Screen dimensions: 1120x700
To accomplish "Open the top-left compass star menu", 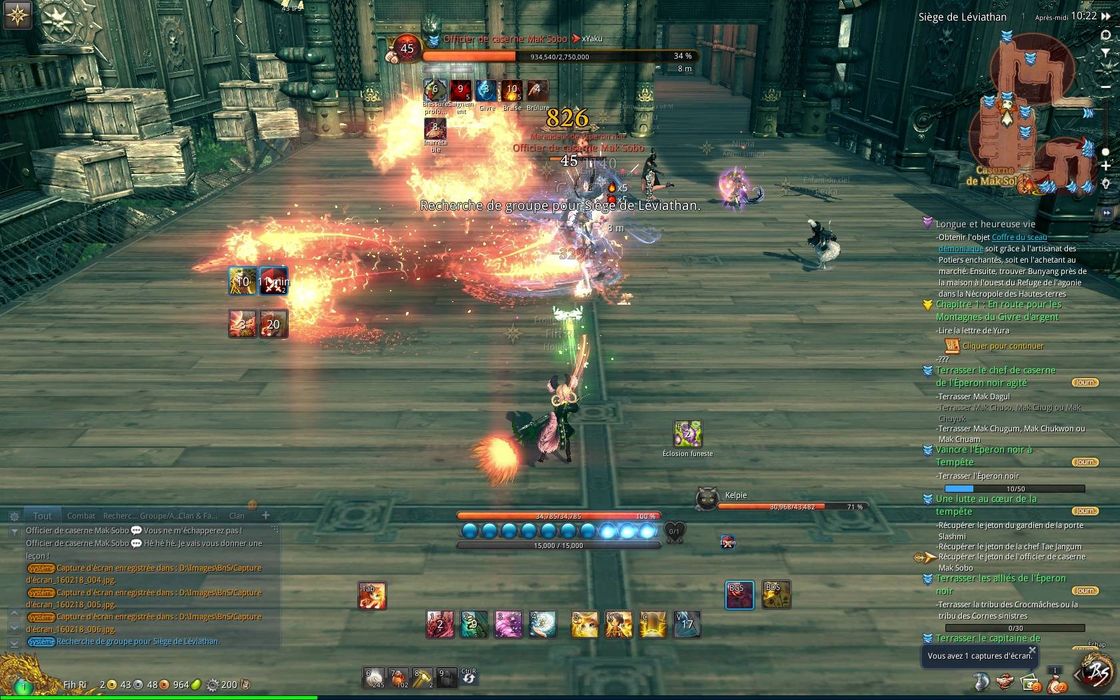I will pyautogui.click(x=18, y=14).
